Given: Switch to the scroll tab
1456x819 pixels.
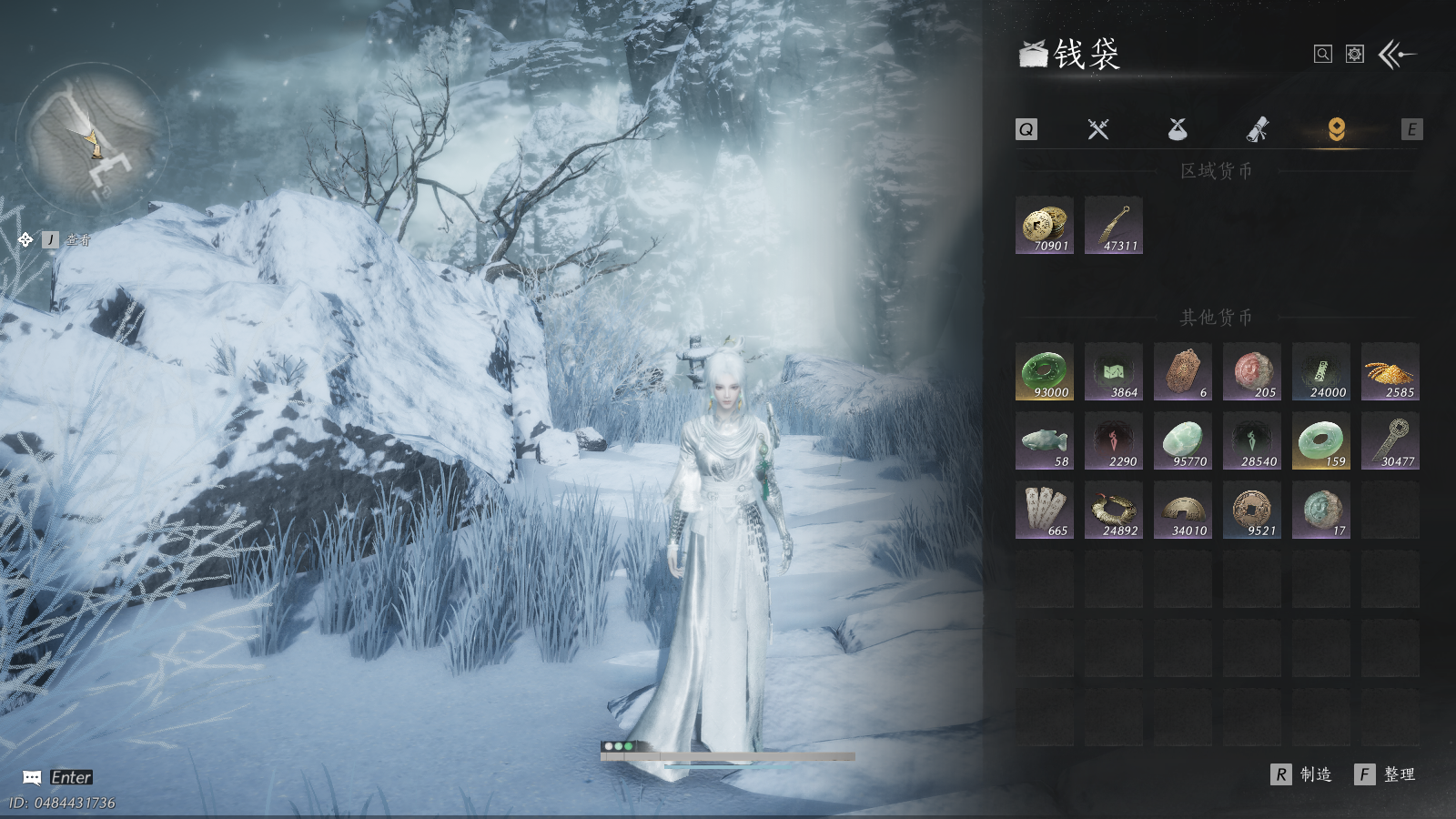Looking at the screenshot, I should 1257,129.
